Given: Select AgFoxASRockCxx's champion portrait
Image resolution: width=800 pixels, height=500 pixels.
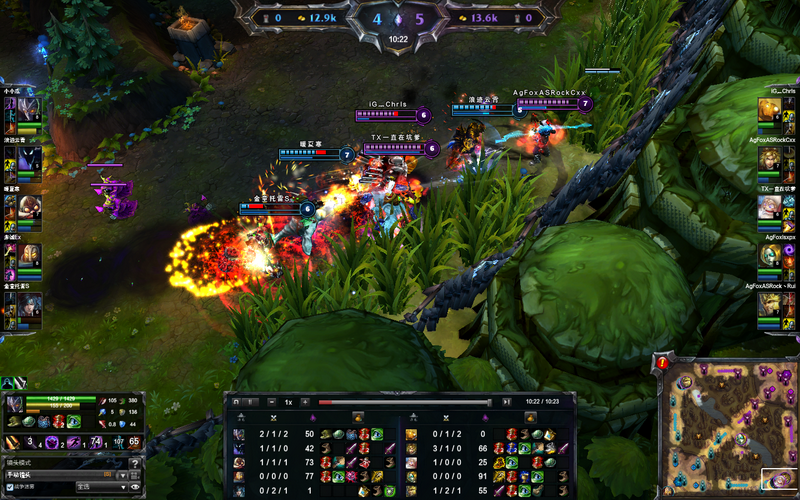Looking at the screenshot, I should (x=768, y=159).
